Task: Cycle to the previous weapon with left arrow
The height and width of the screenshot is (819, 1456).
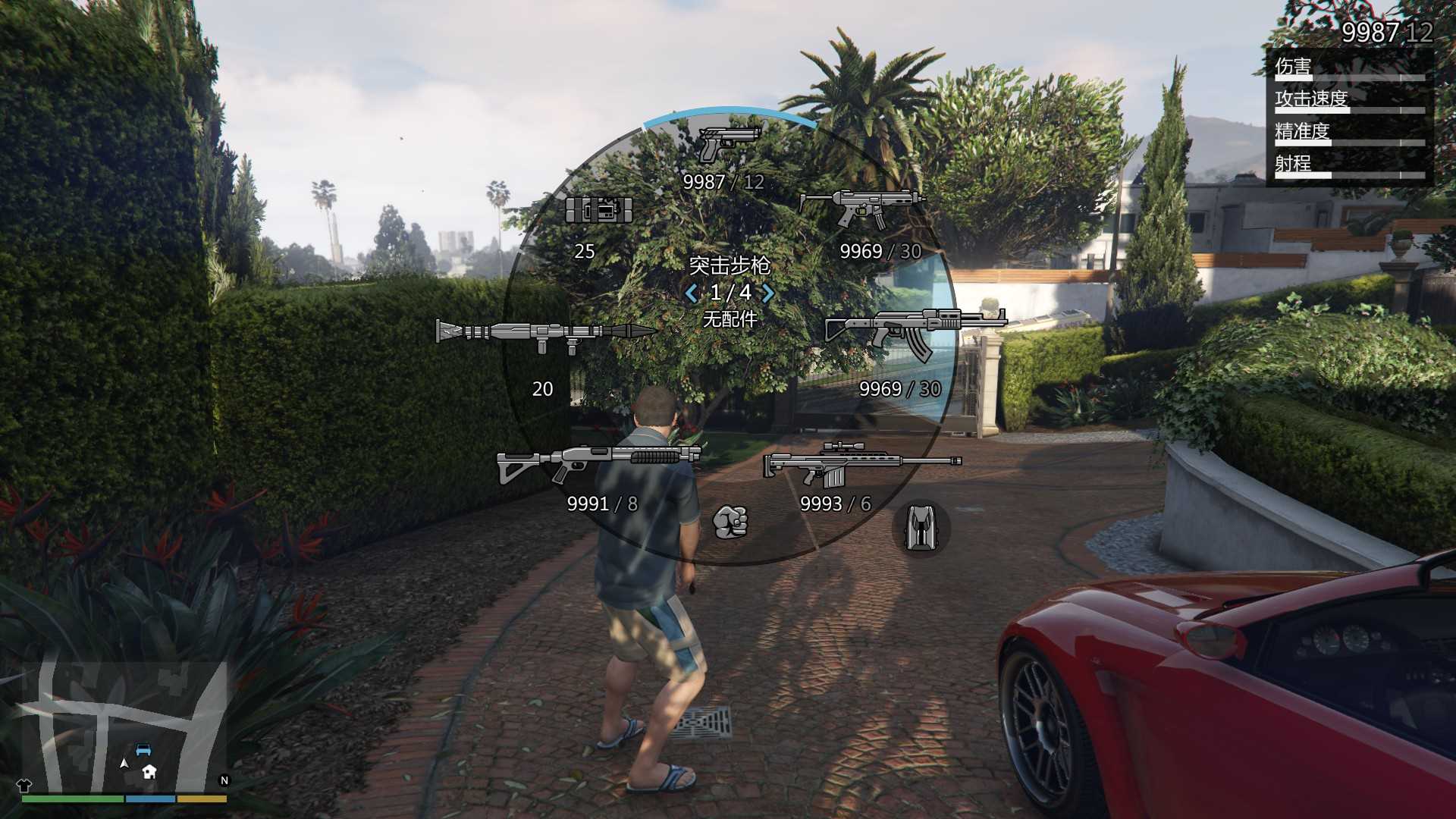Action: (x=691, y=293)
